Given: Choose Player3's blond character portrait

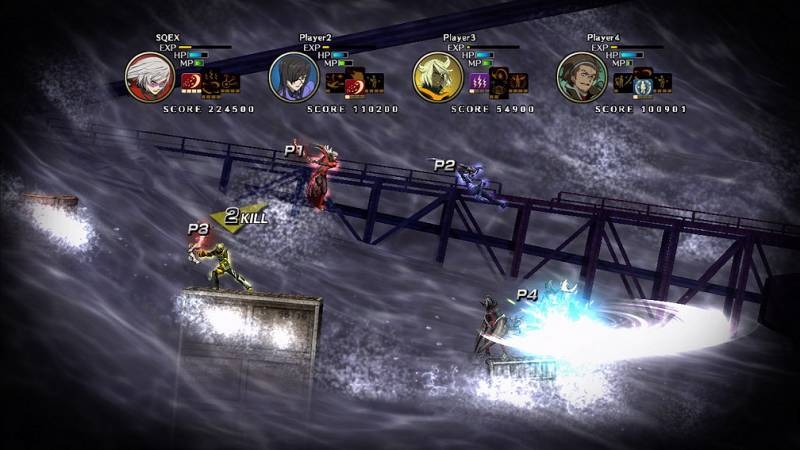Looking at the screenshot, I should click(x=438, y=76).
